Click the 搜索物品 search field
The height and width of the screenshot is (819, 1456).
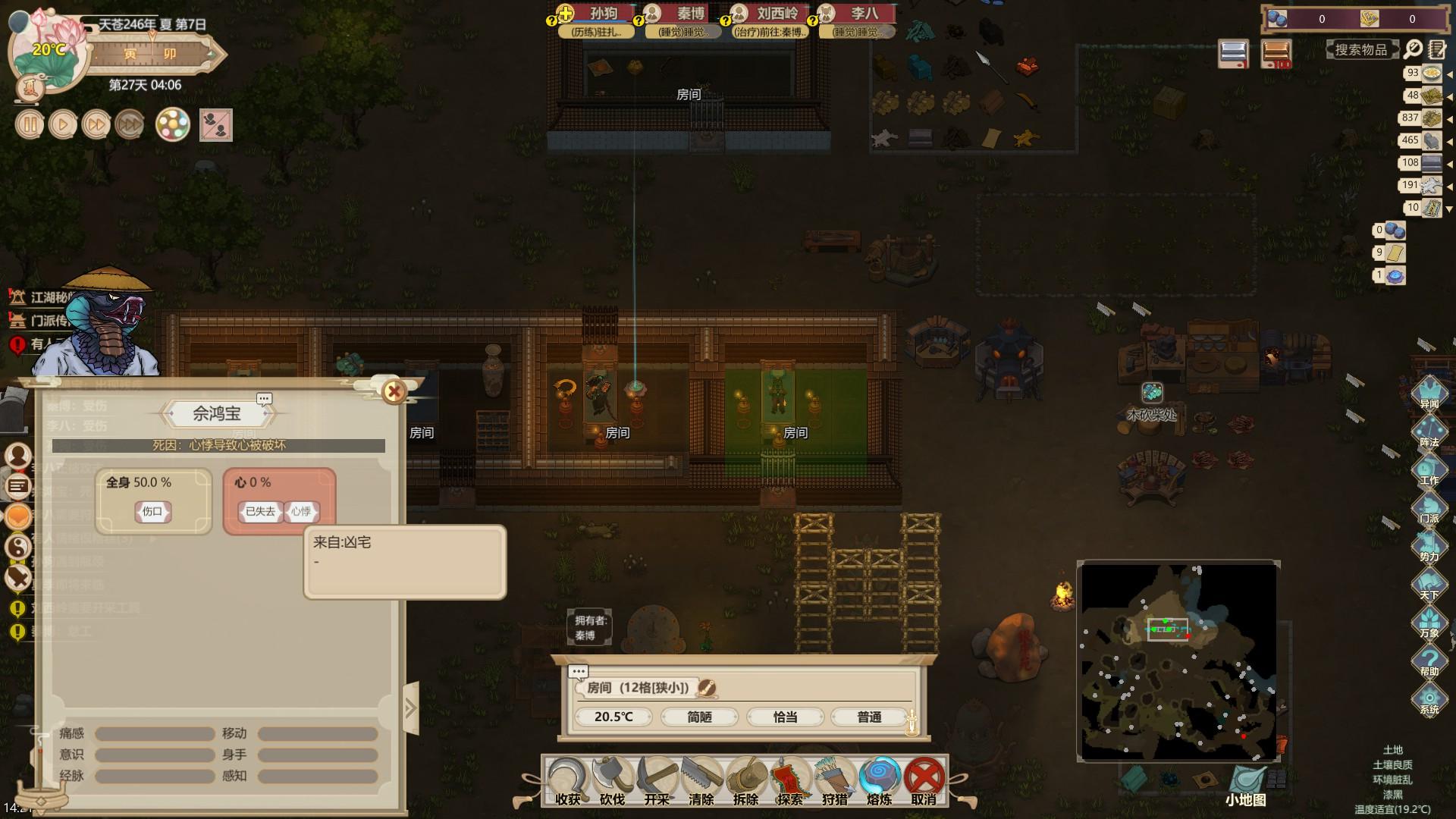[1361, 50]
